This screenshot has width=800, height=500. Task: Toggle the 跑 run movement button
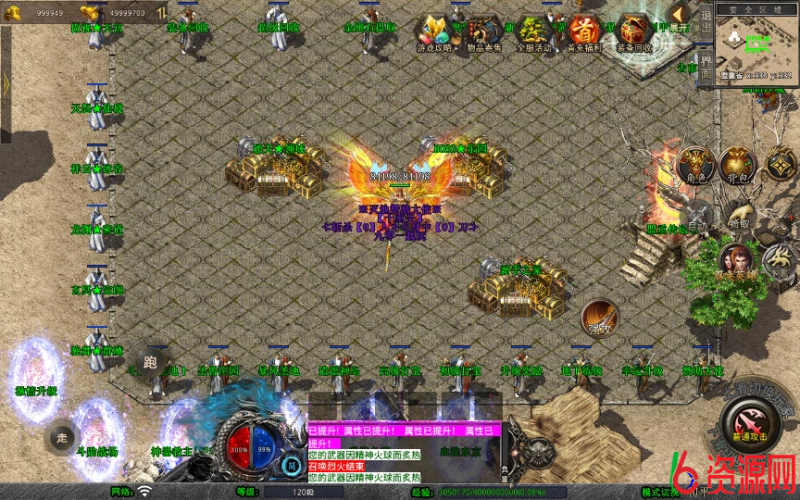152,362
